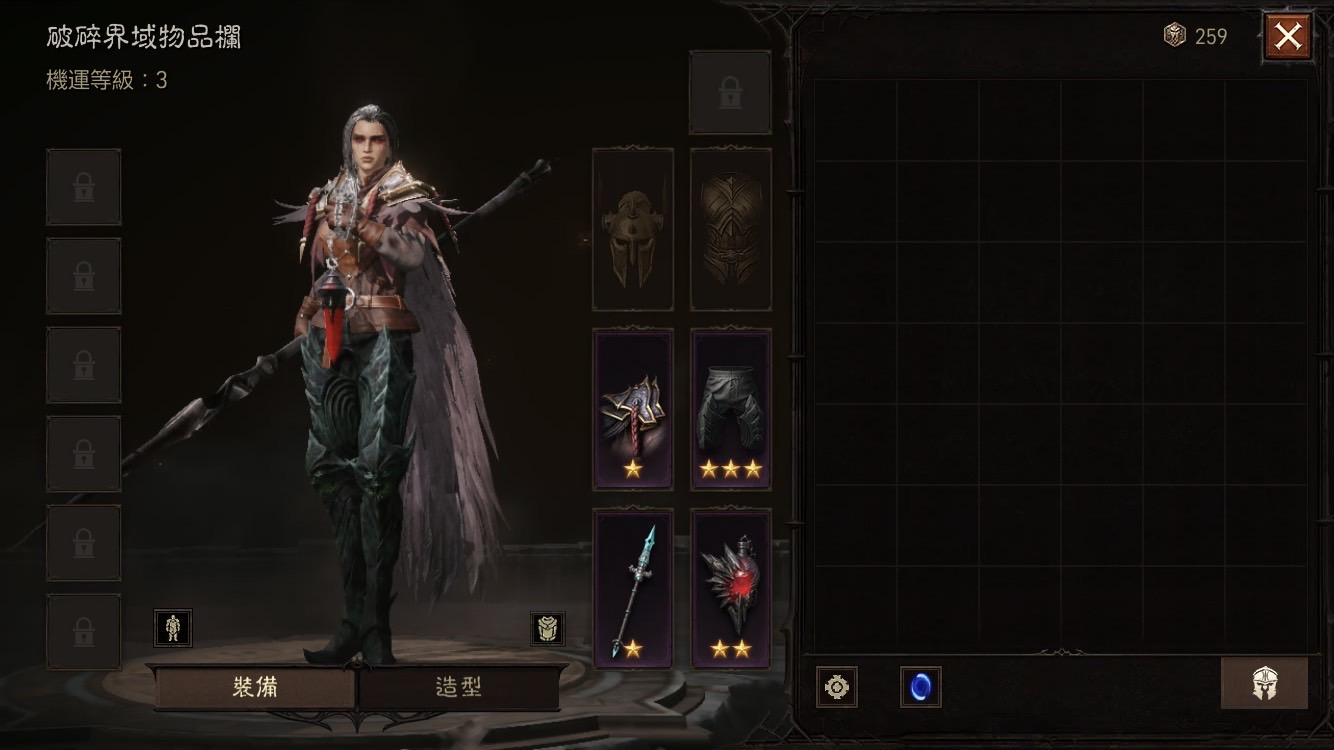Switch to the 造型 tab
This screenshot has width=1334, height=750.
coord(459,688)
